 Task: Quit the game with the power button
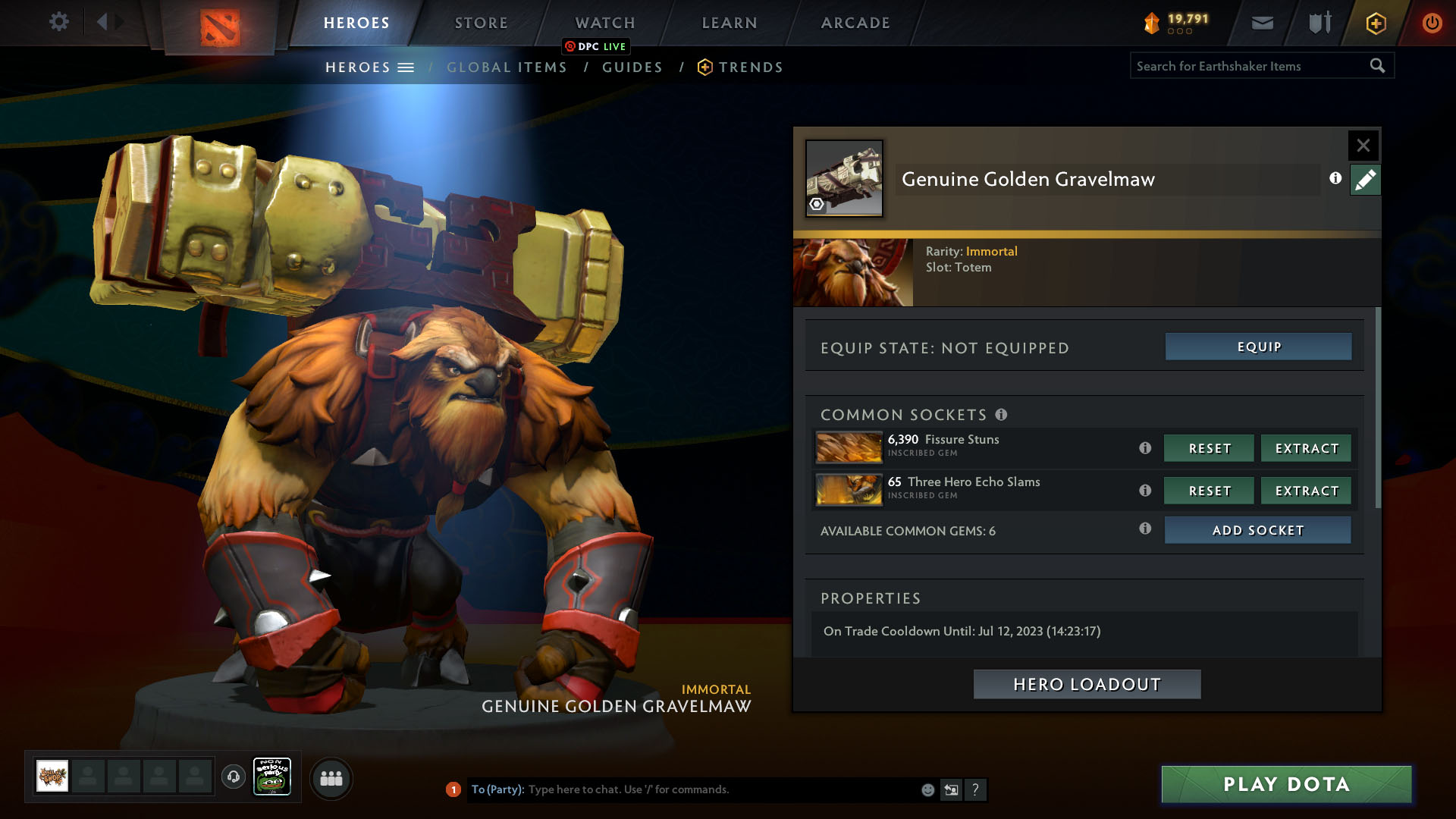tap(1432, 23)
